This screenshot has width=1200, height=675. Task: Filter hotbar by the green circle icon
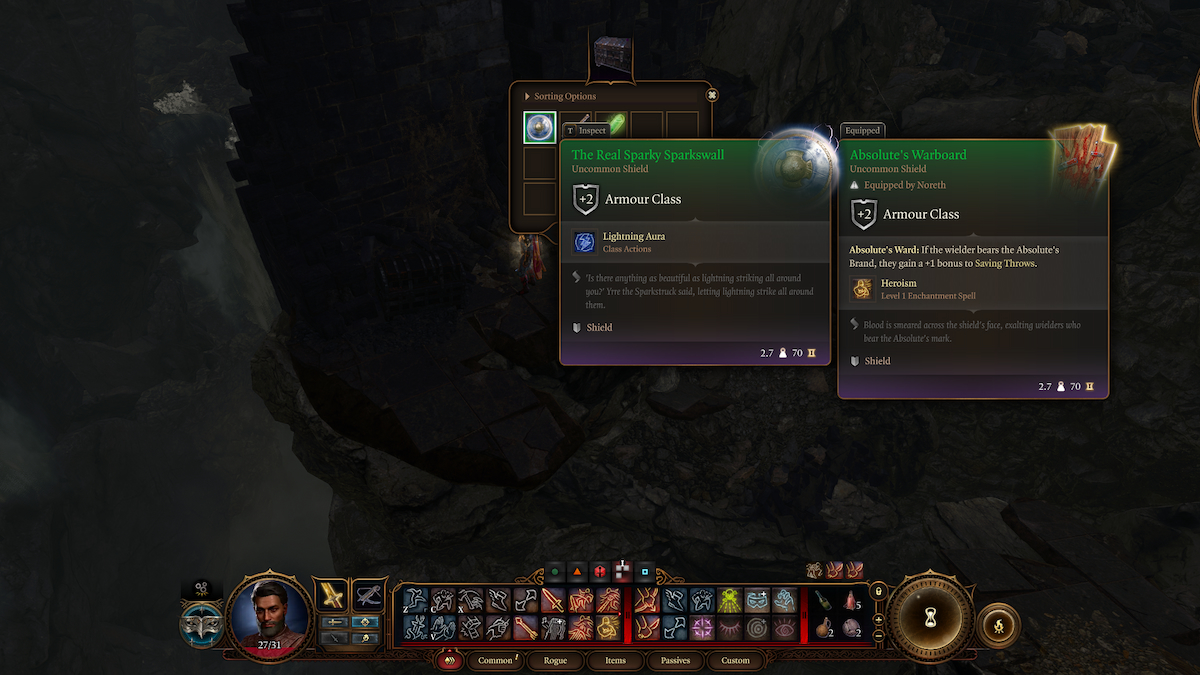point(553,573)
